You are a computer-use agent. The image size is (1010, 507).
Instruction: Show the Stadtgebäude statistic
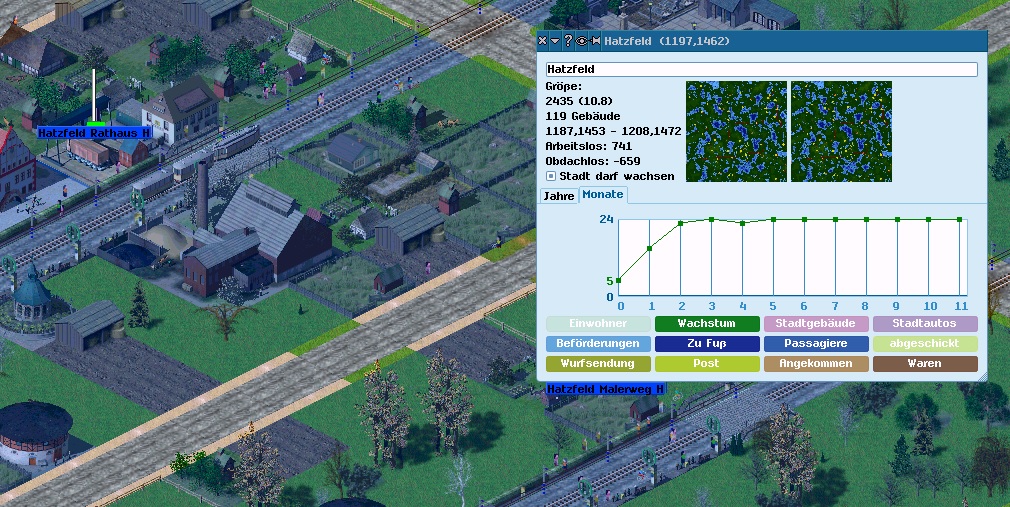click(815, 324)
